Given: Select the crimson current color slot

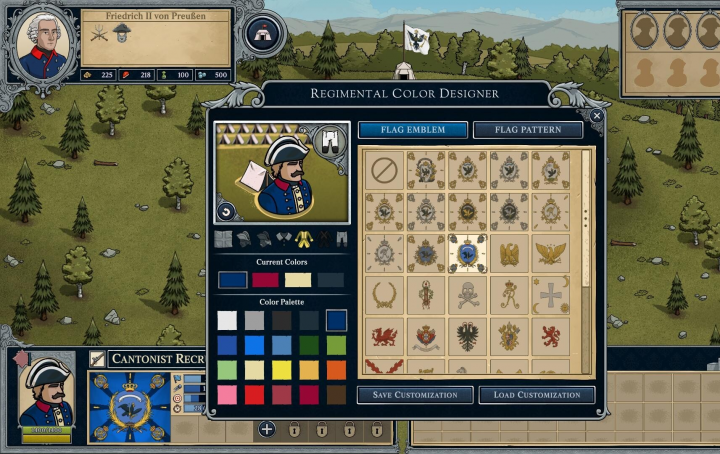Looking at the screenshot, I should (265, 280).
